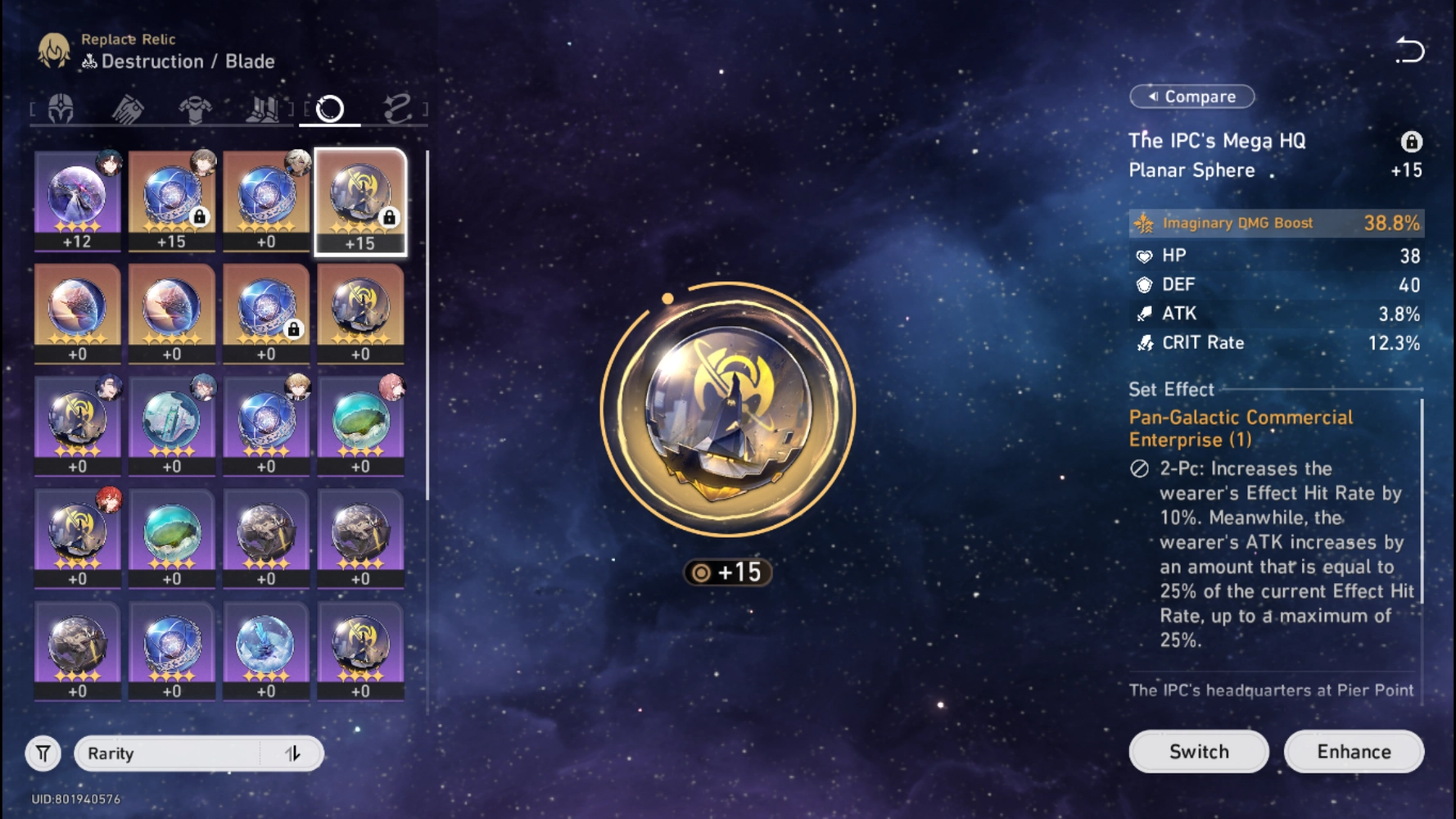The height and width of the screenshot is (819, 1456).
Task: Expand the Pan-Galactic Commercial Enterprise set effect
Action: (1239, 428)
